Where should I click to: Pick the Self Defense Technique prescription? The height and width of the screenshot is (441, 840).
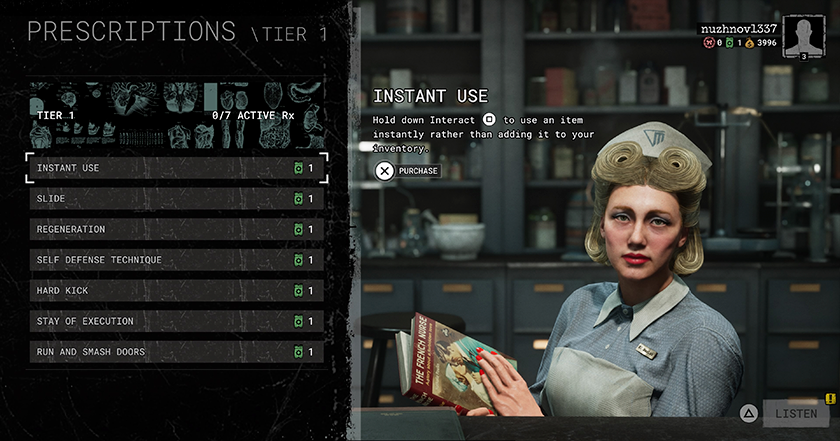coord(176,260)
